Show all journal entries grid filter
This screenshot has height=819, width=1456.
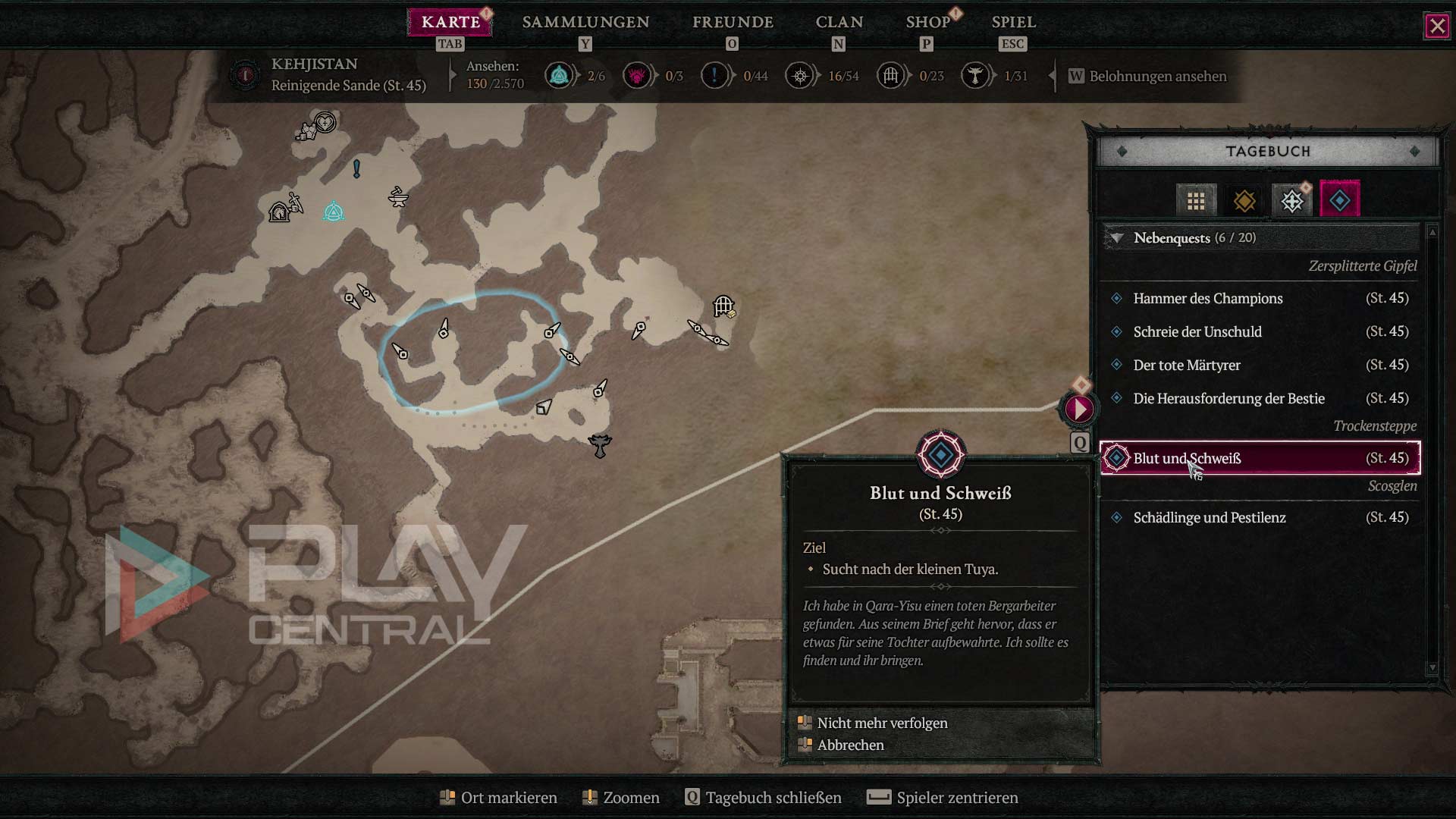click(1196, 201)
